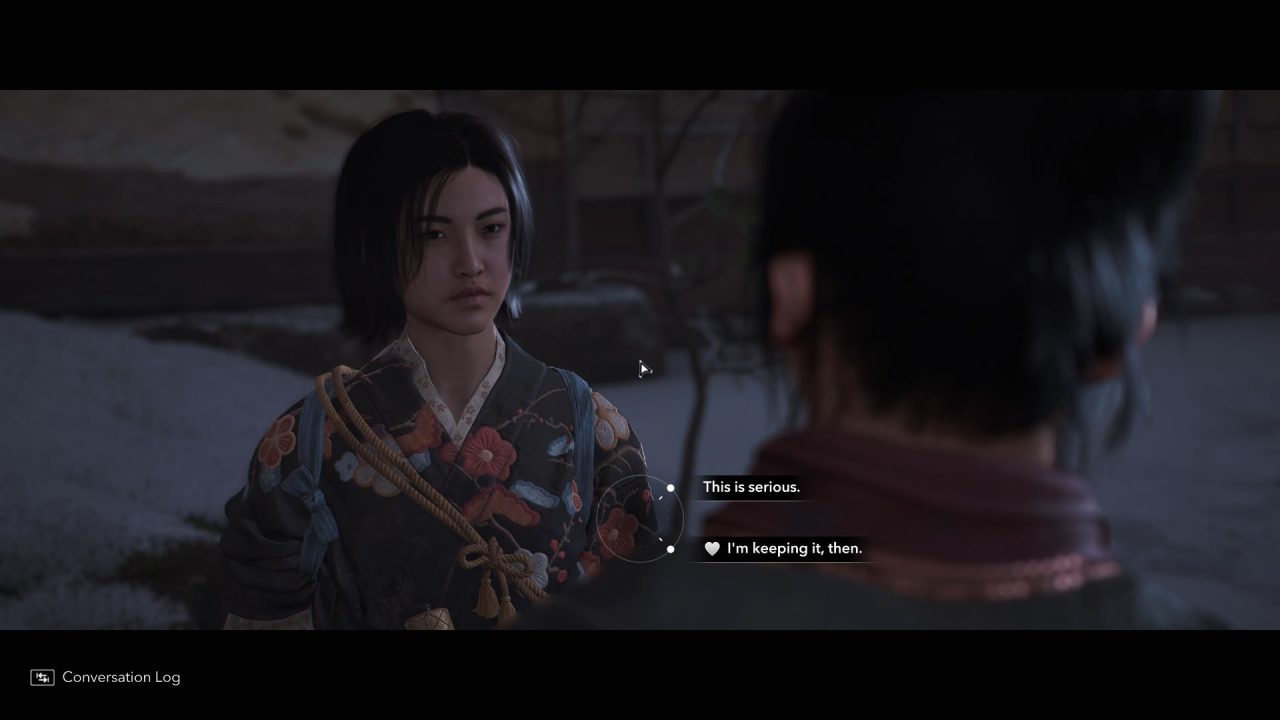Screen dimensions: 1280x720
Task: Click the divider line under 'This is serious.'
Action: tap(752, 502)
